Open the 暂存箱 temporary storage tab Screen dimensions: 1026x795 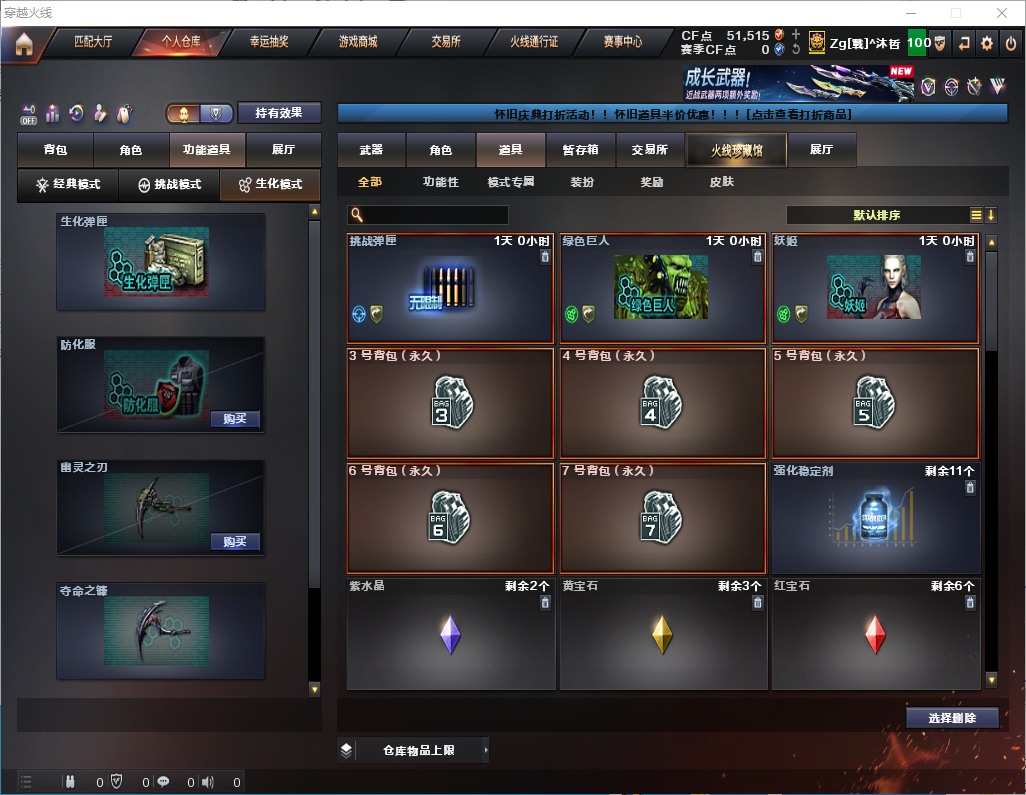pos(580,150)
